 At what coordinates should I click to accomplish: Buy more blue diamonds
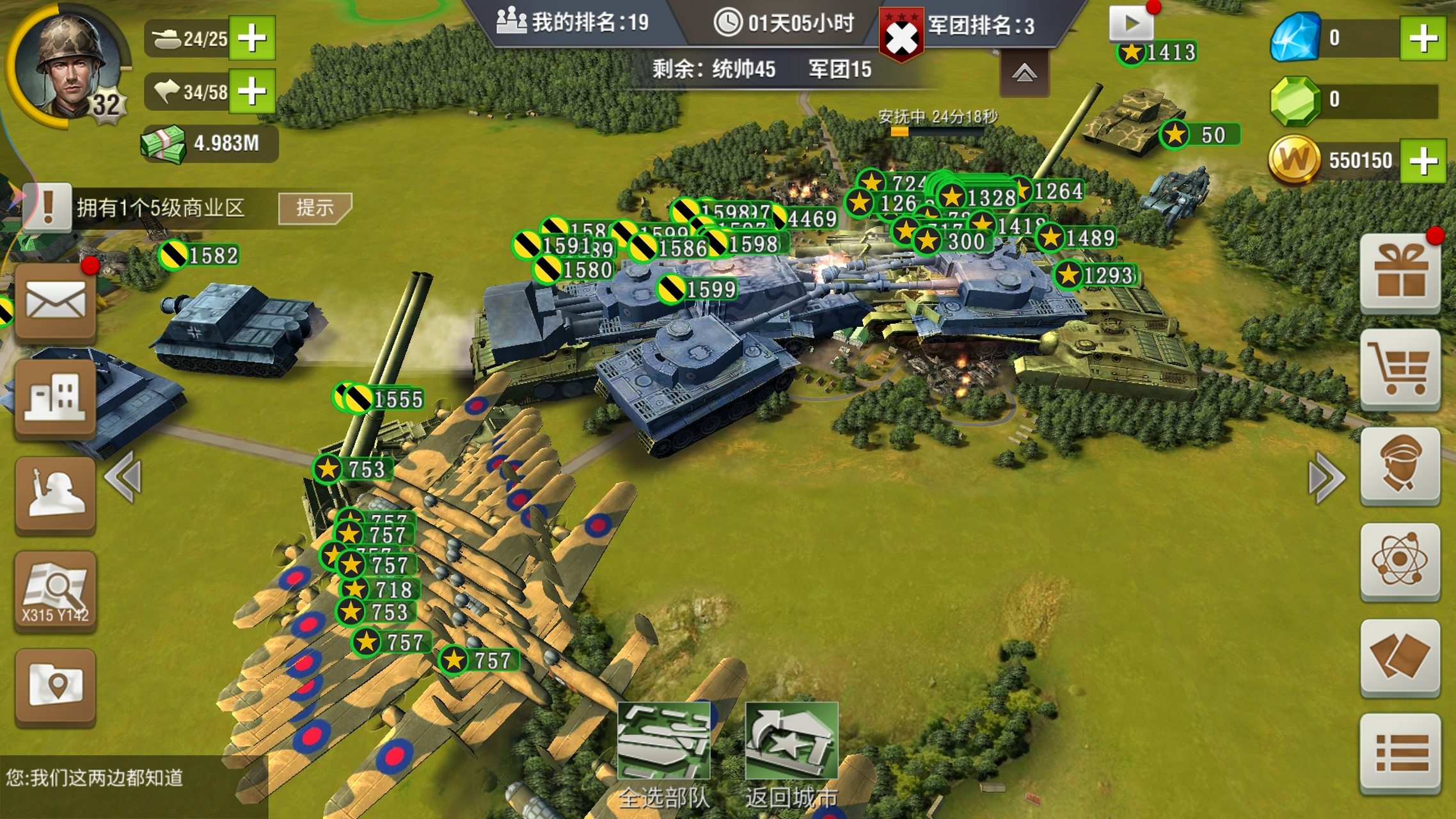1423,38
